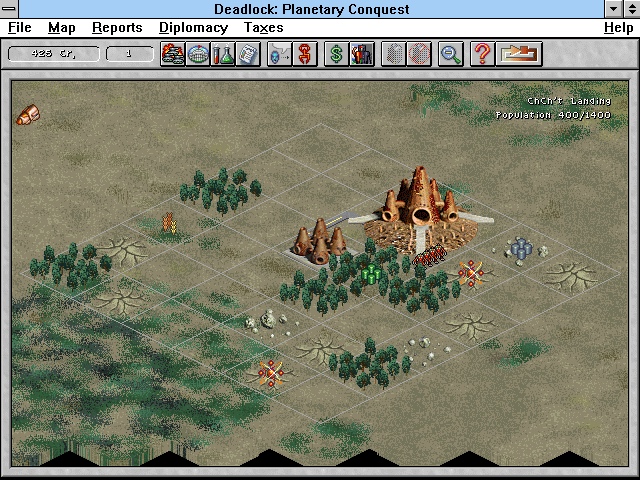Open the Help menu
This screenshot has height=480, width=640.
tap(618, 28)
